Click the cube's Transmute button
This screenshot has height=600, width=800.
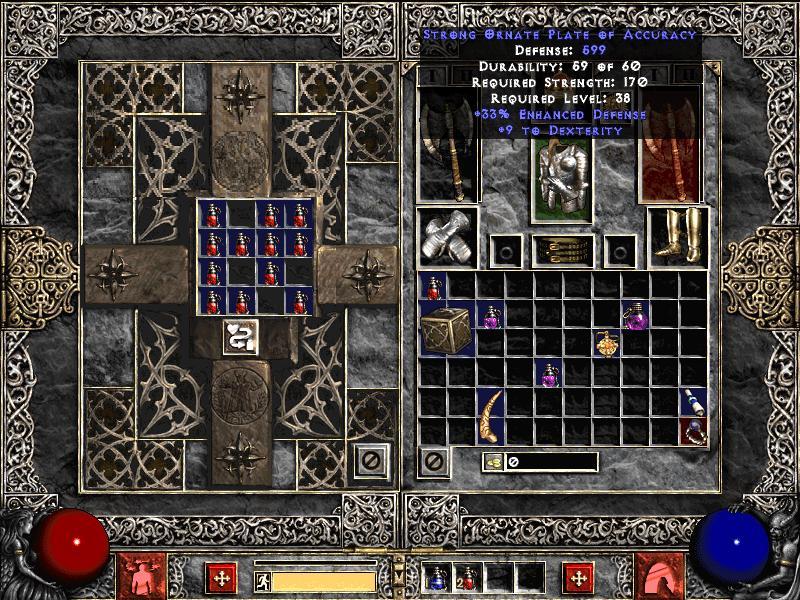[240, 337]
